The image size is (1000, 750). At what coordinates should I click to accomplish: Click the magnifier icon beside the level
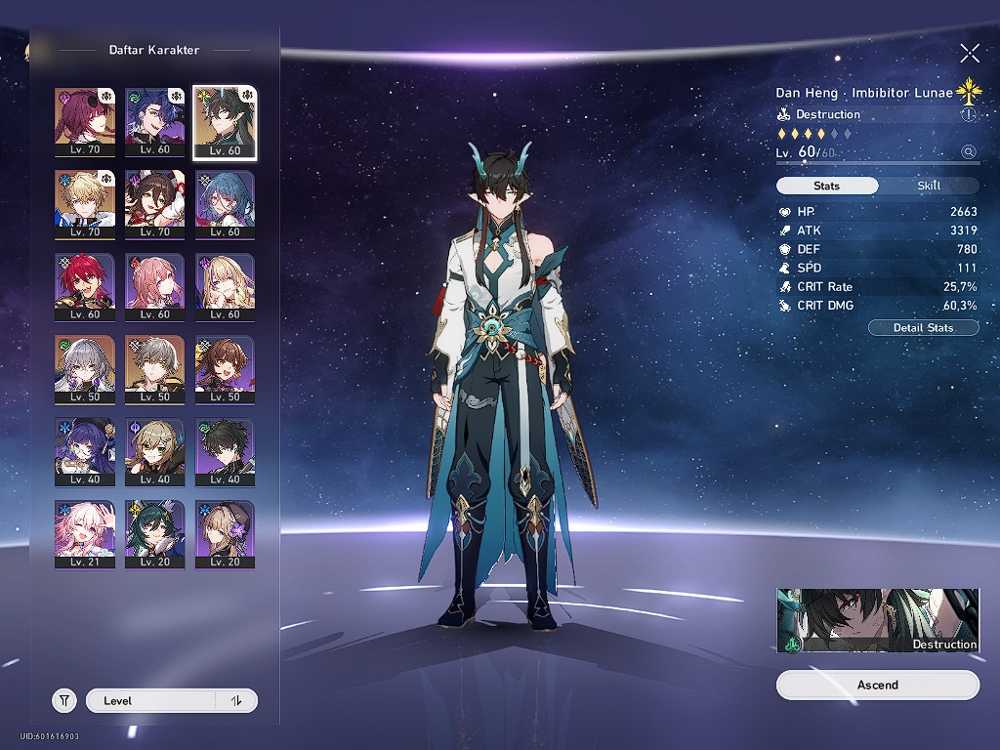pyautogui.click(x=967, y=152)
